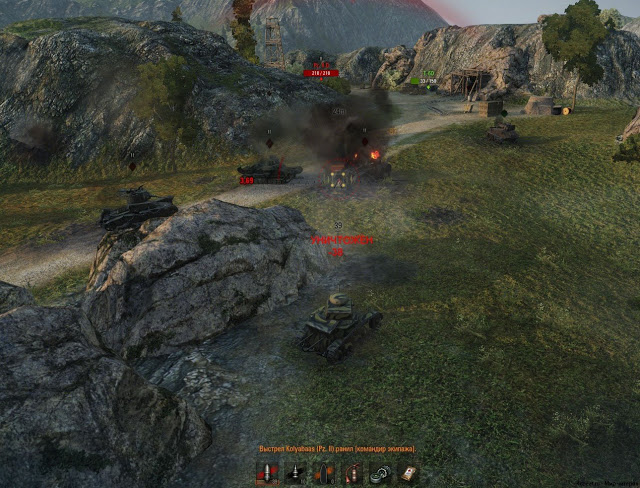Choose the dark high-explosive shell slot
This screenshot has width=640, height=488.
323,474
